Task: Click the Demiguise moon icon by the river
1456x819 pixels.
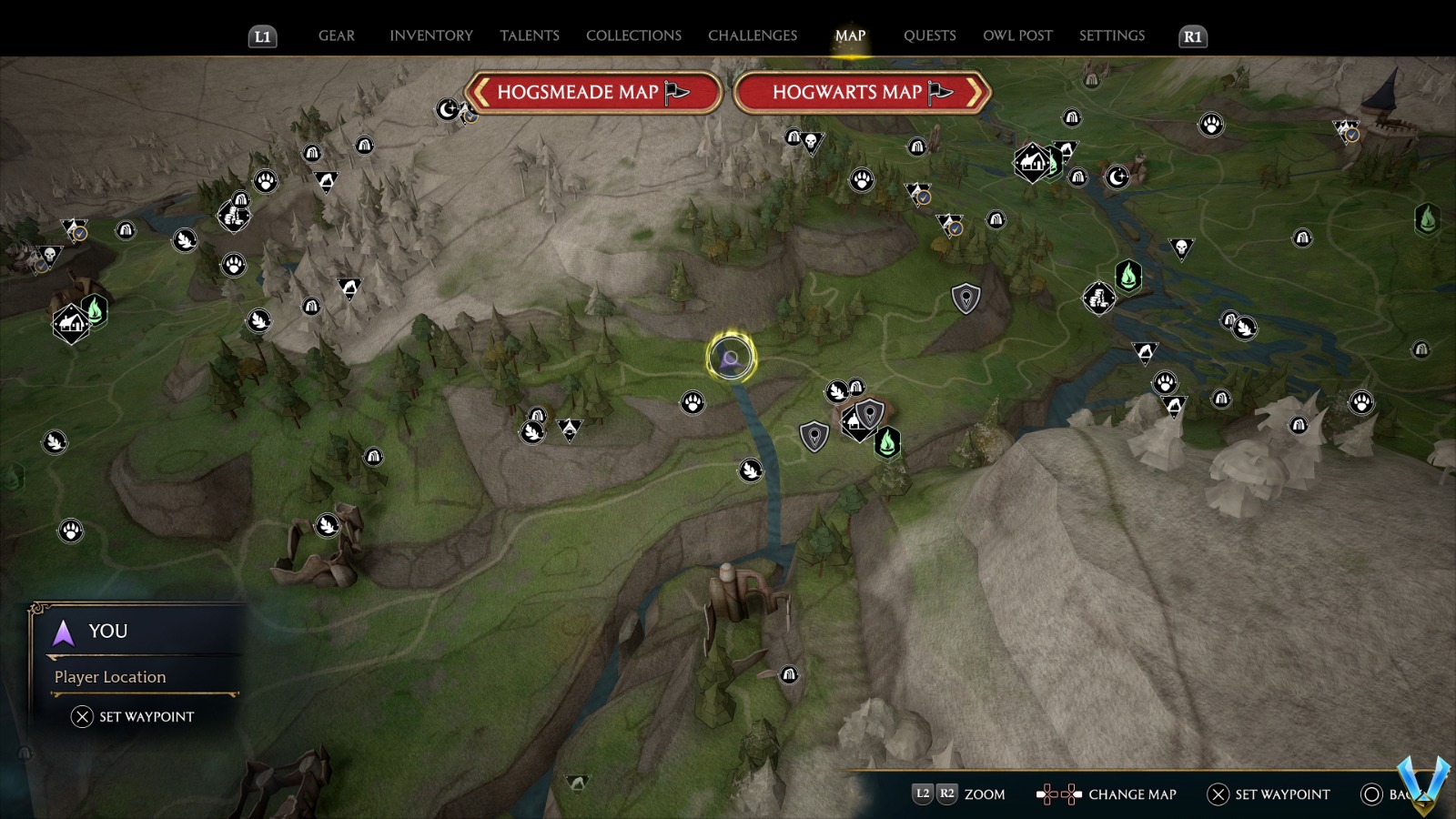Action: 1116,177
